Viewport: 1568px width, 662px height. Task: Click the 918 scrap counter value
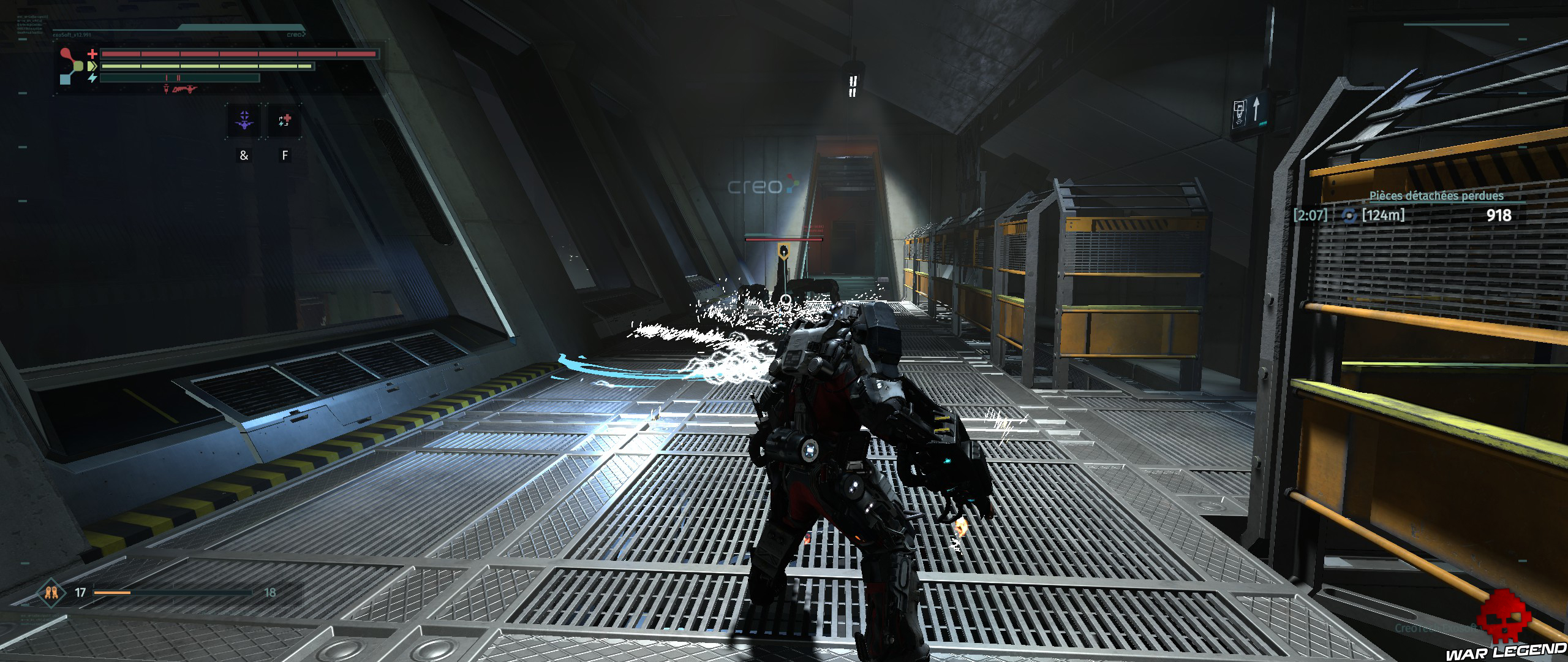(x=1500, y=215)
